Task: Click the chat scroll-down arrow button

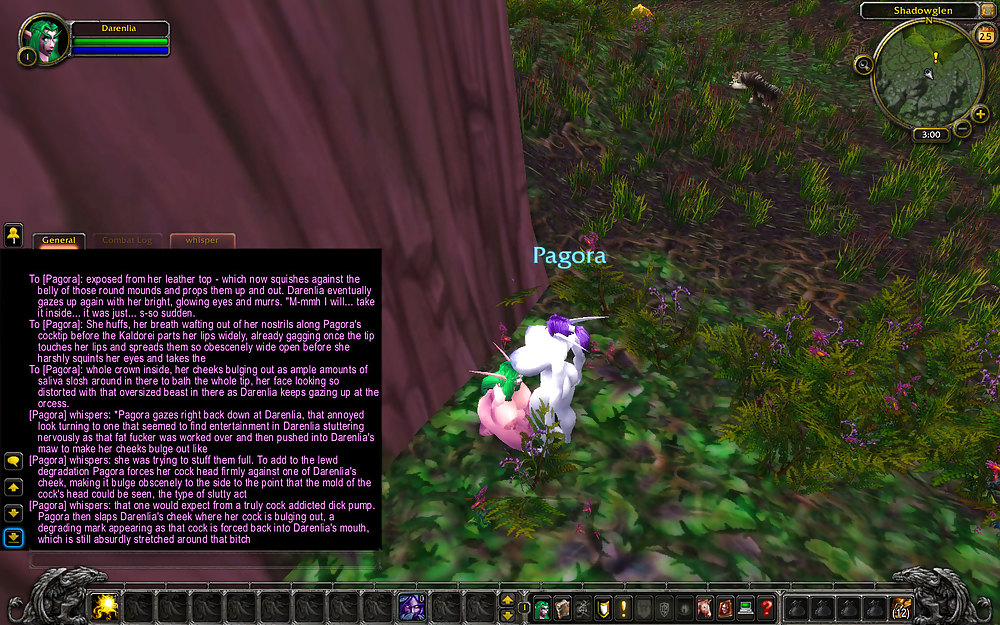Action: (x=14, y=512)
